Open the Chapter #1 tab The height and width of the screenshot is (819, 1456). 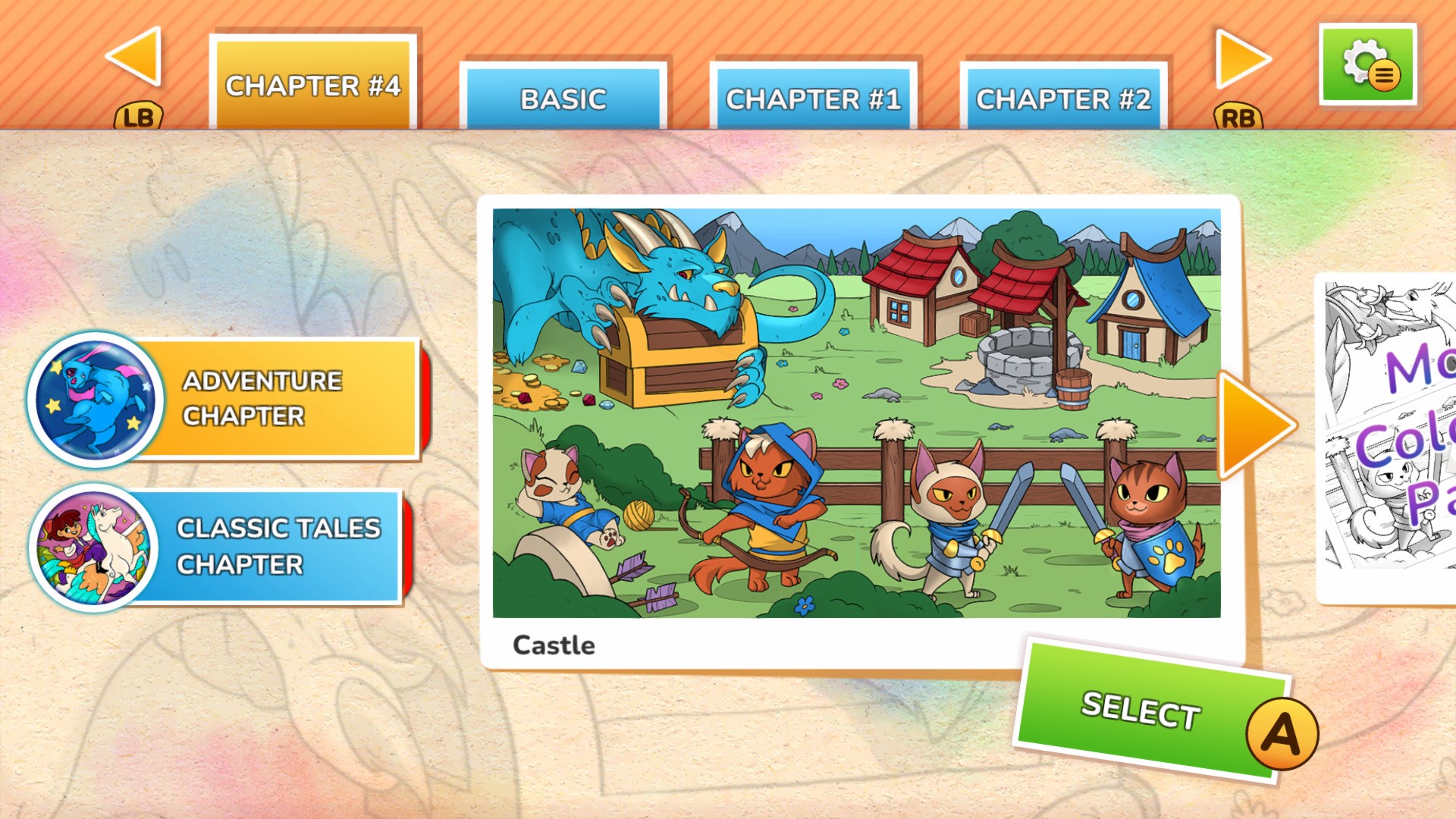(x=813, y=97)
